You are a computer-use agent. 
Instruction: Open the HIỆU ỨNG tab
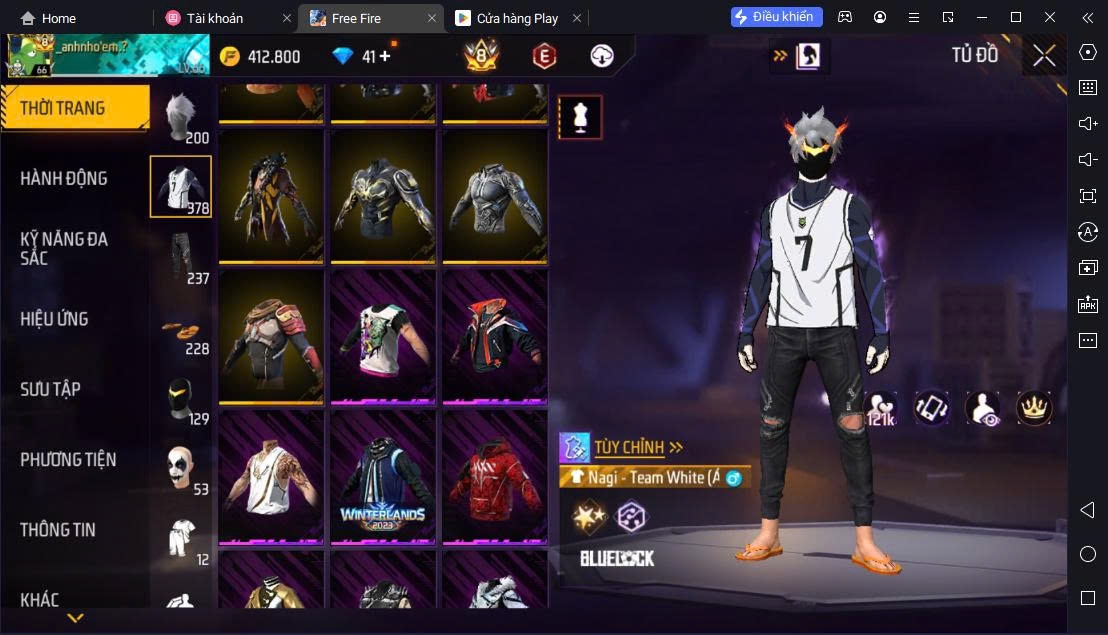click(x=55, y=319)
